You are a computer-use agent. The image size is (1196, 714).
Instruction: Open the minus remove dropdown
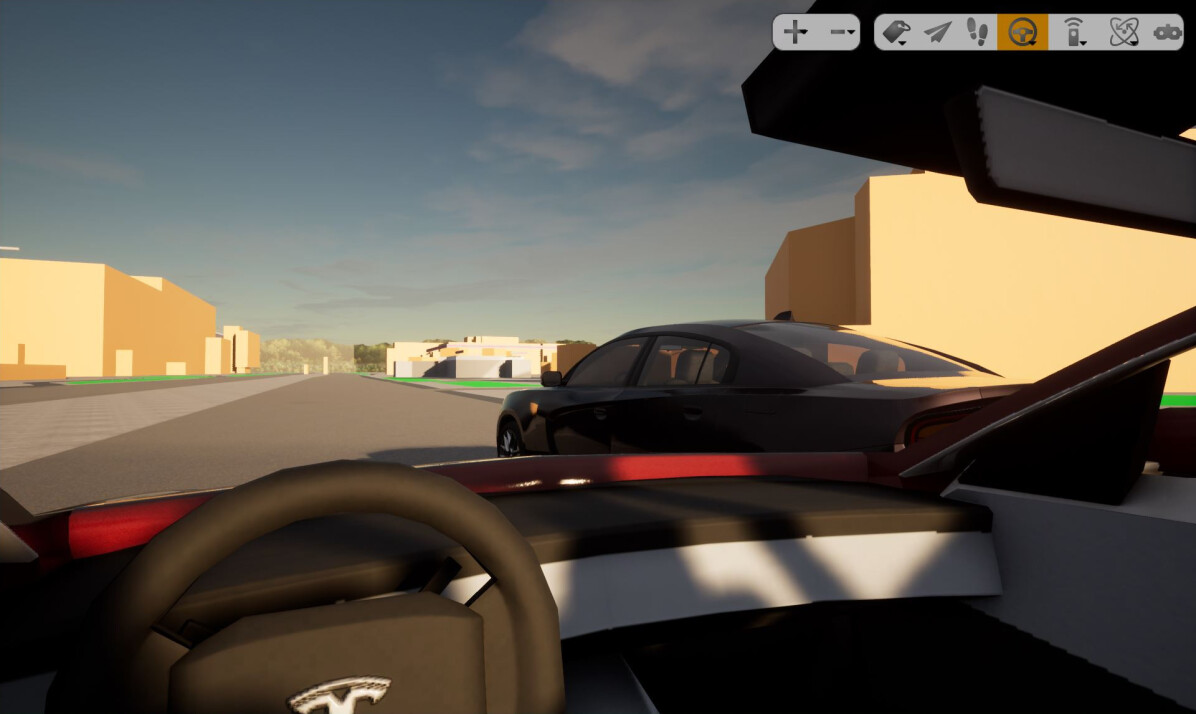coord(842,32)
